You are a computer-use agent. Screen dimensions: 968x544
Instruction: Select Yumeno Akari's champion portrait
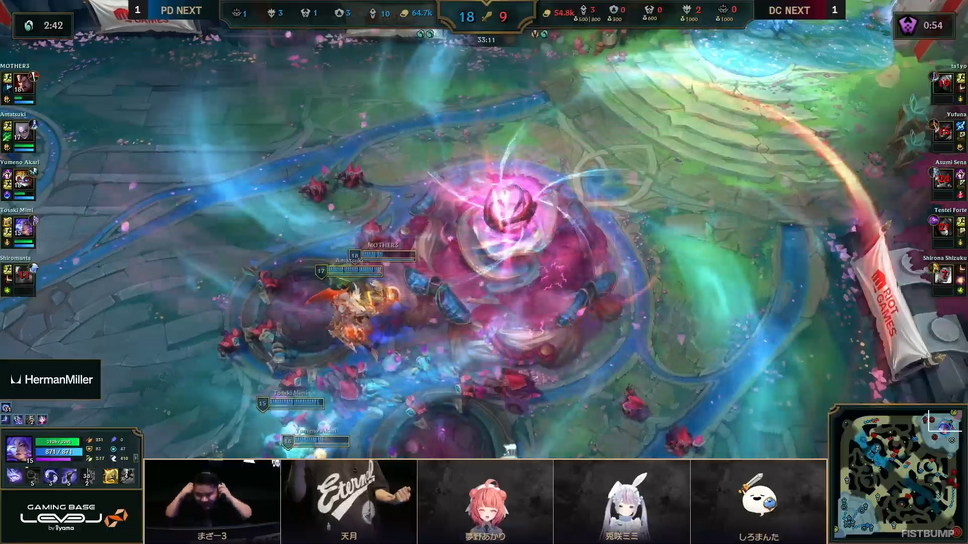click(23, 182)
